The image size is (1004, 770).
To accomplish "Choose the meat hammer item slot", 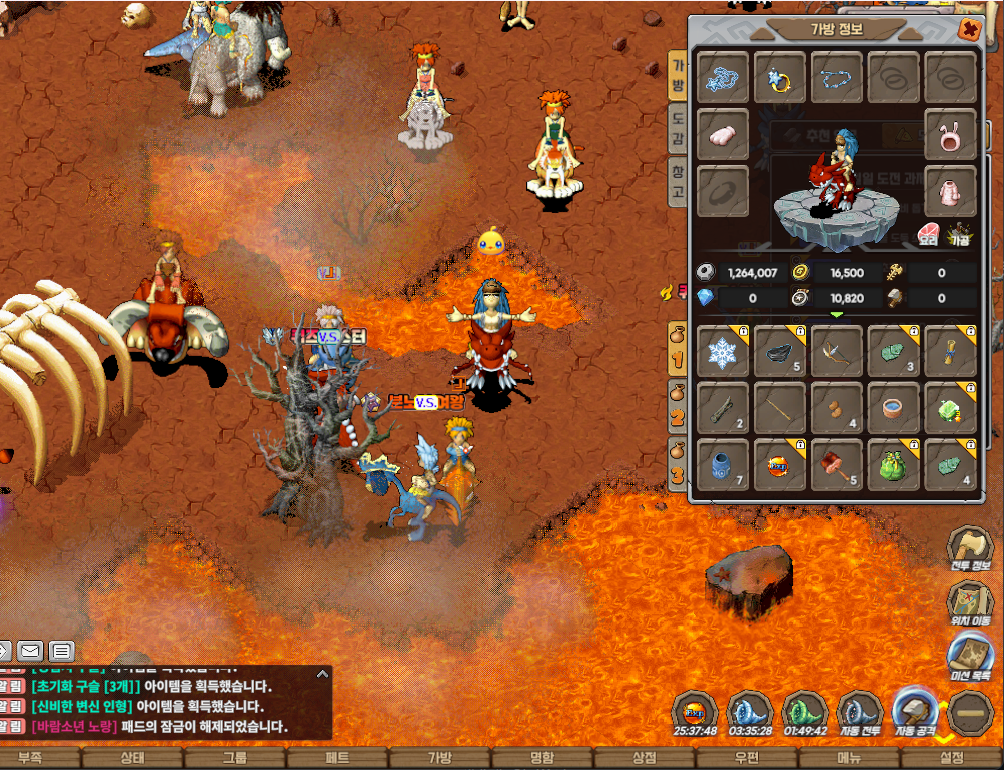I will click(x=836, y=465).
